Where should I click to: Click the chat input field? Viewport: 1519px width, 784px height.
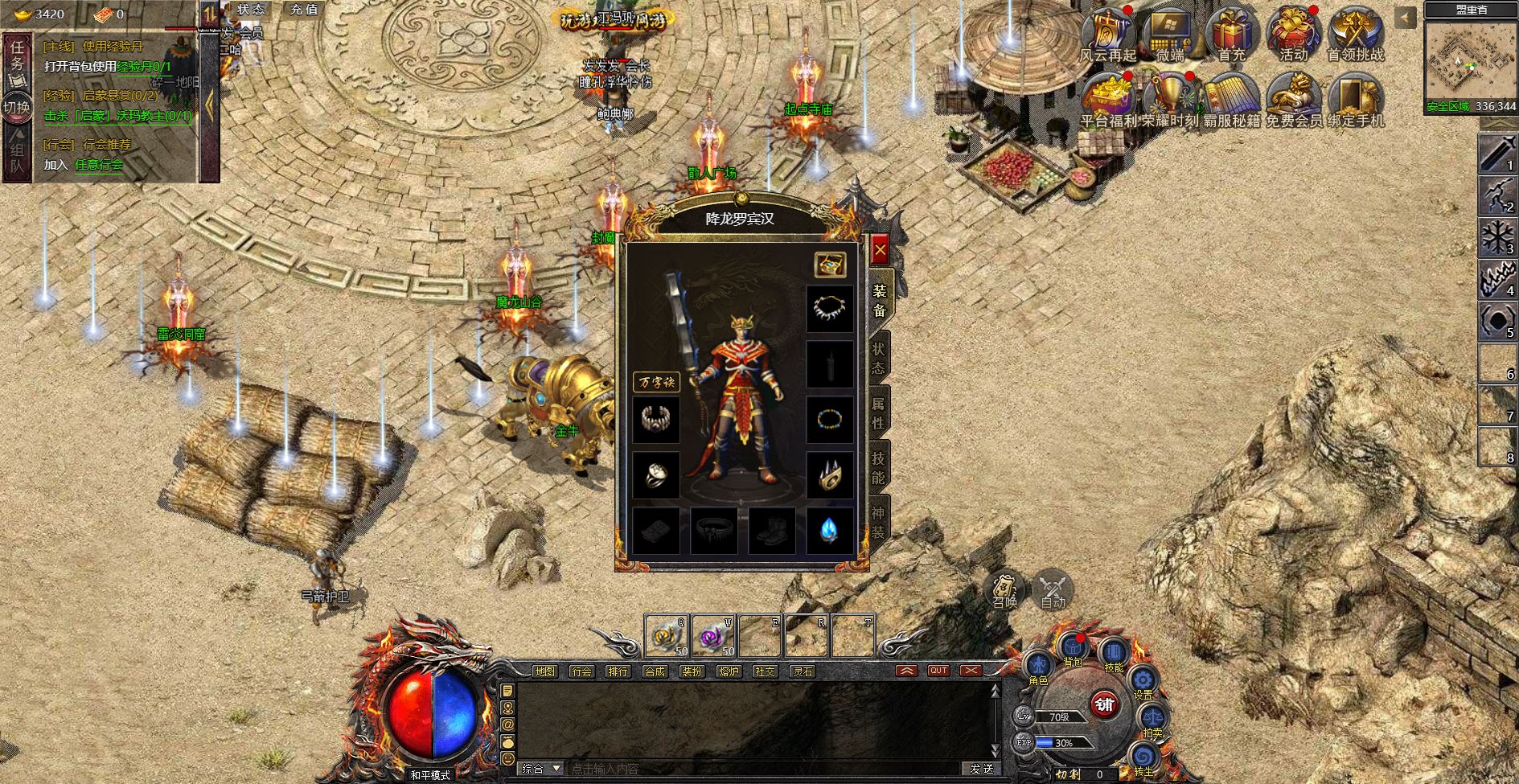tap(764, 769)
